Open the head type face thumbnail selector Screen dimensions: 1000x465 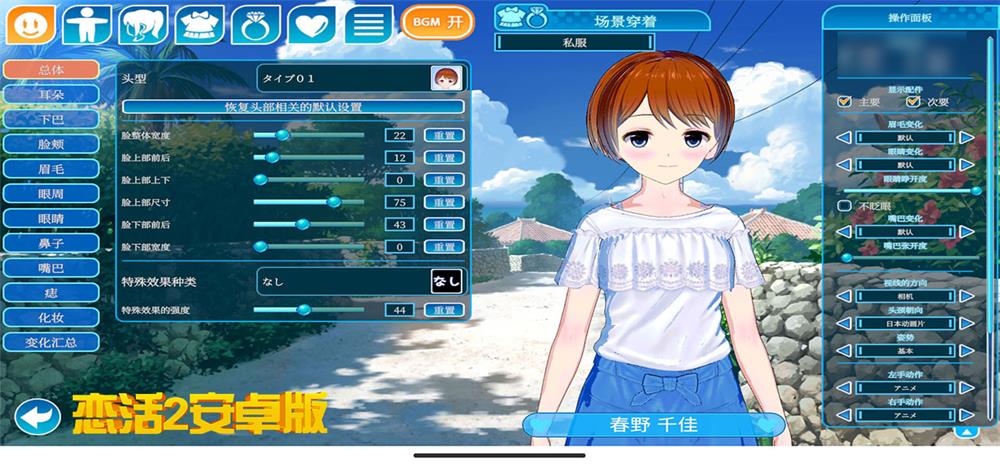pyautogui.click(x=445, y=77)
